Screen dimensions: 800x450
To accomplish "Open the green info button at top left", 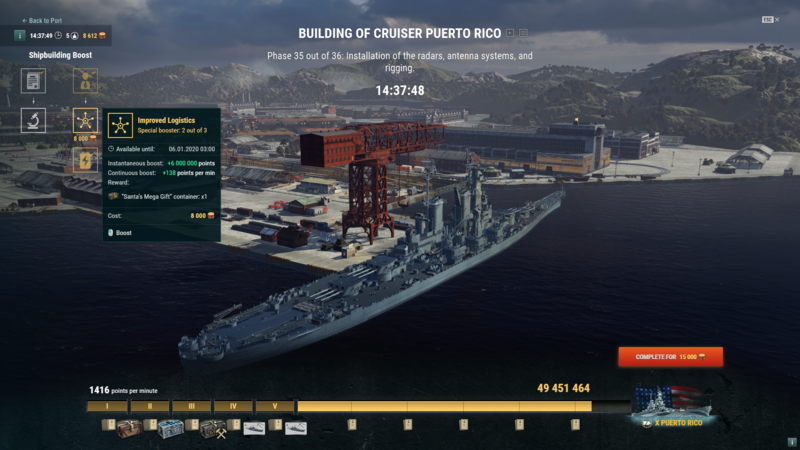I will pyautogui.click(x=20, y=36).
